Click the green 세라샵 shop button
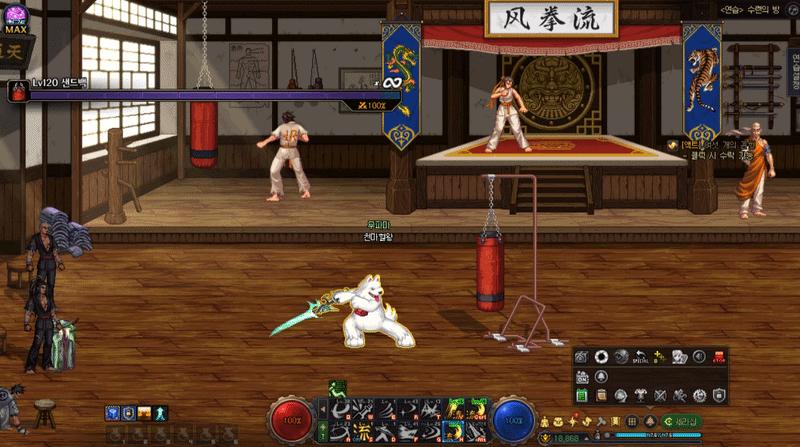The image size is (800, 447). pos(682,422)
